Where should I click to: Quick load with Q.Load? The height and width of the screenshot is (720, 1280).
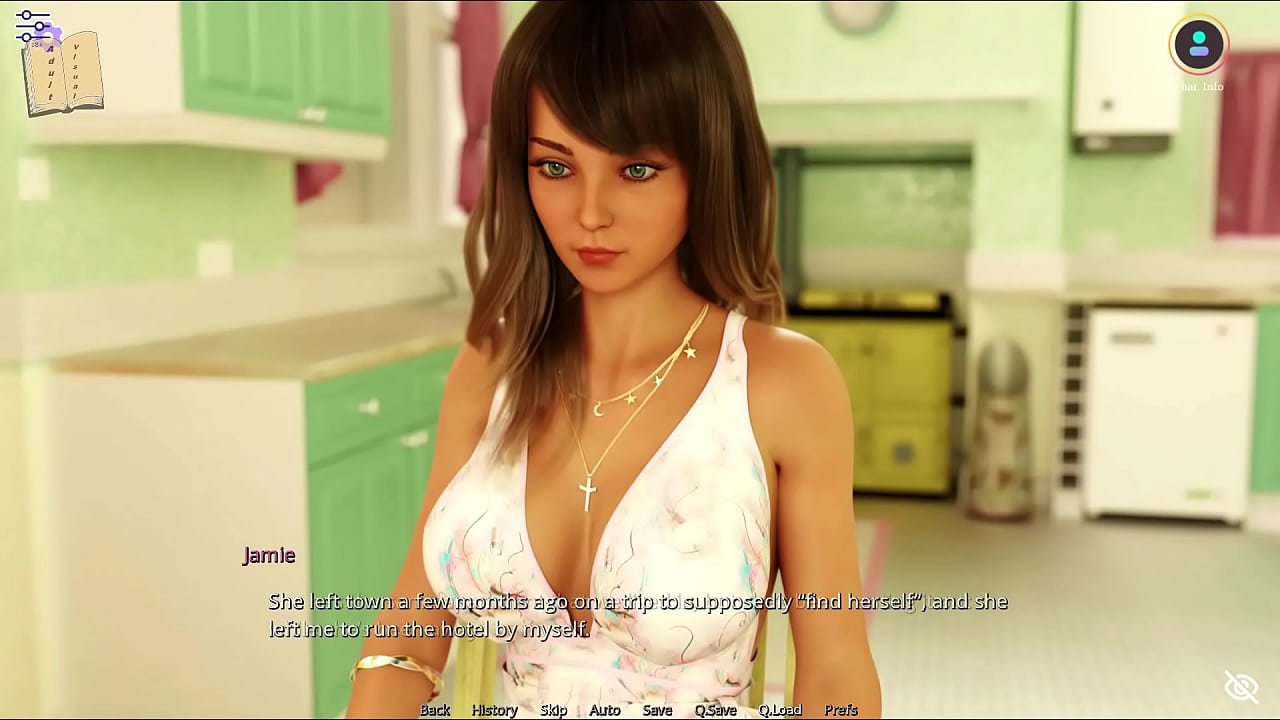(780, 709)
